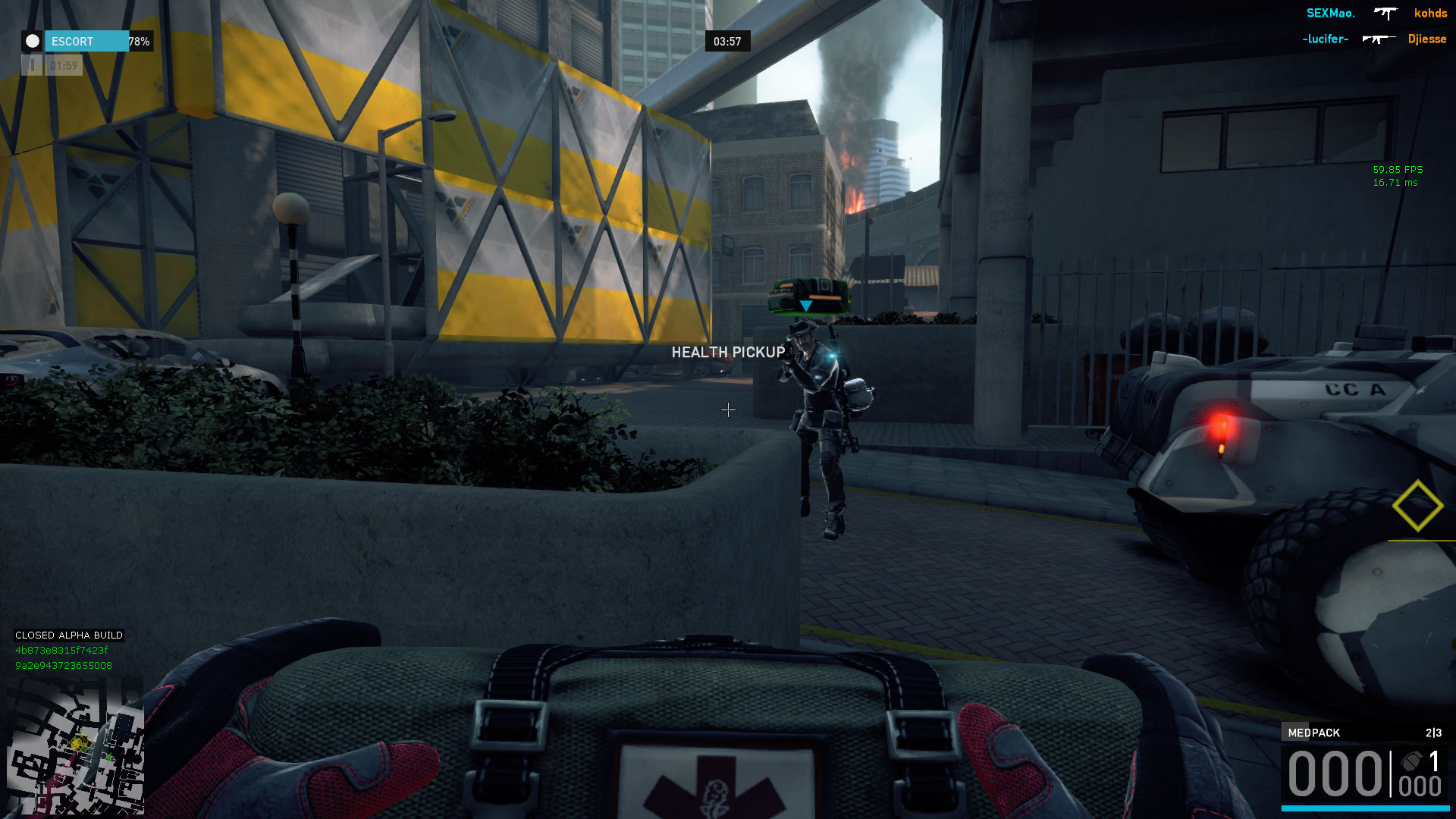Select the -lucifer- kill feed entry
Viewport: 1456px width, 819px height.
tap(1325, 39)
